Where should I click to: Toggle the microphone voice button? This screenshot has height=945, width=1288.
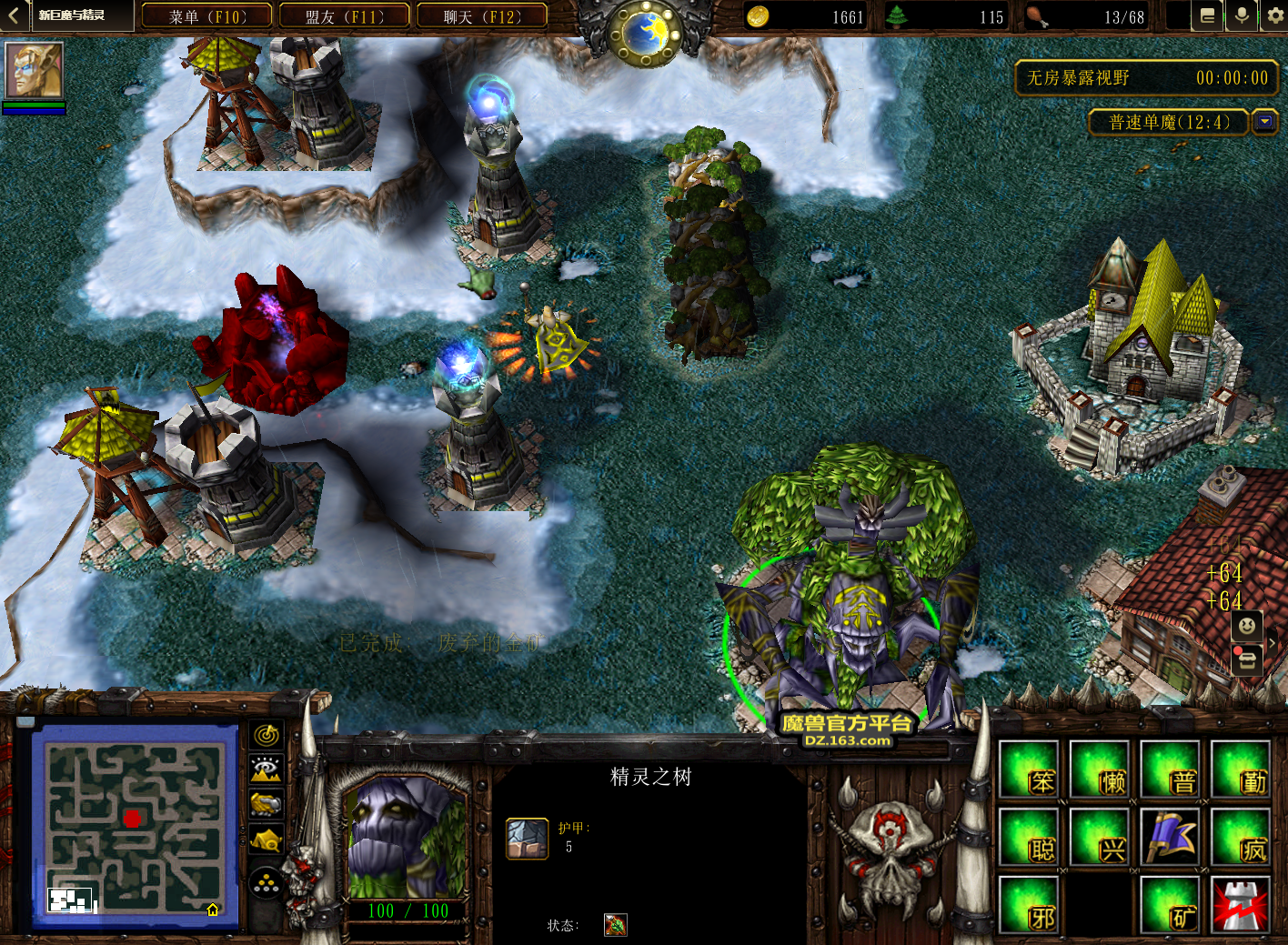(x=1241, y=16)
